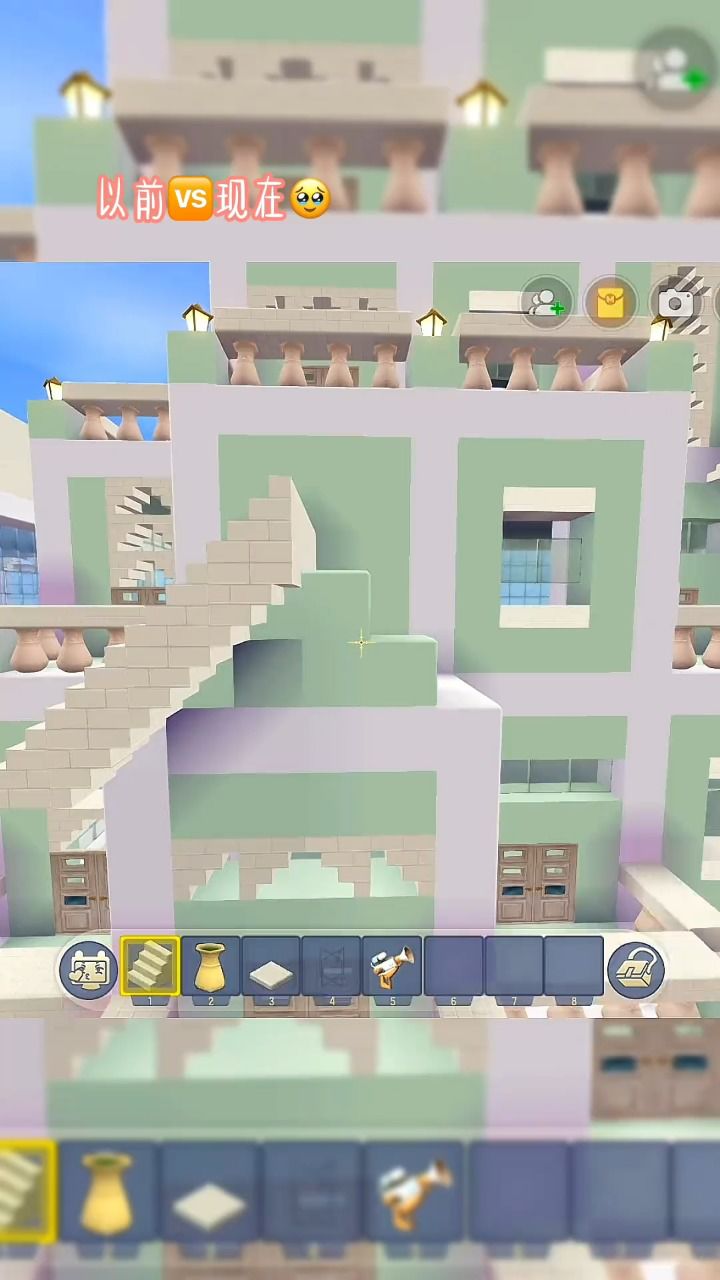
Task: Tap the add friend icon
Action: pos(546,303)
